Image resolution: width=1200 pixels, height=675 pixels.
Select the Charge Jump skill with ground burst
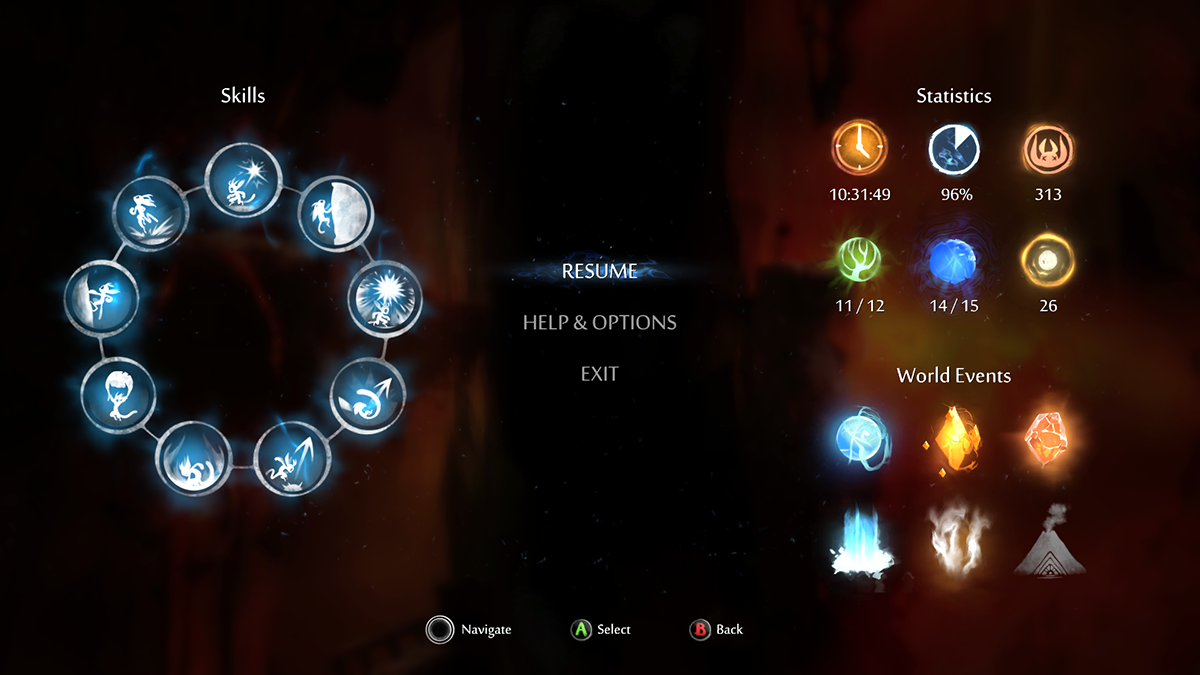click(x=147, y=214)
